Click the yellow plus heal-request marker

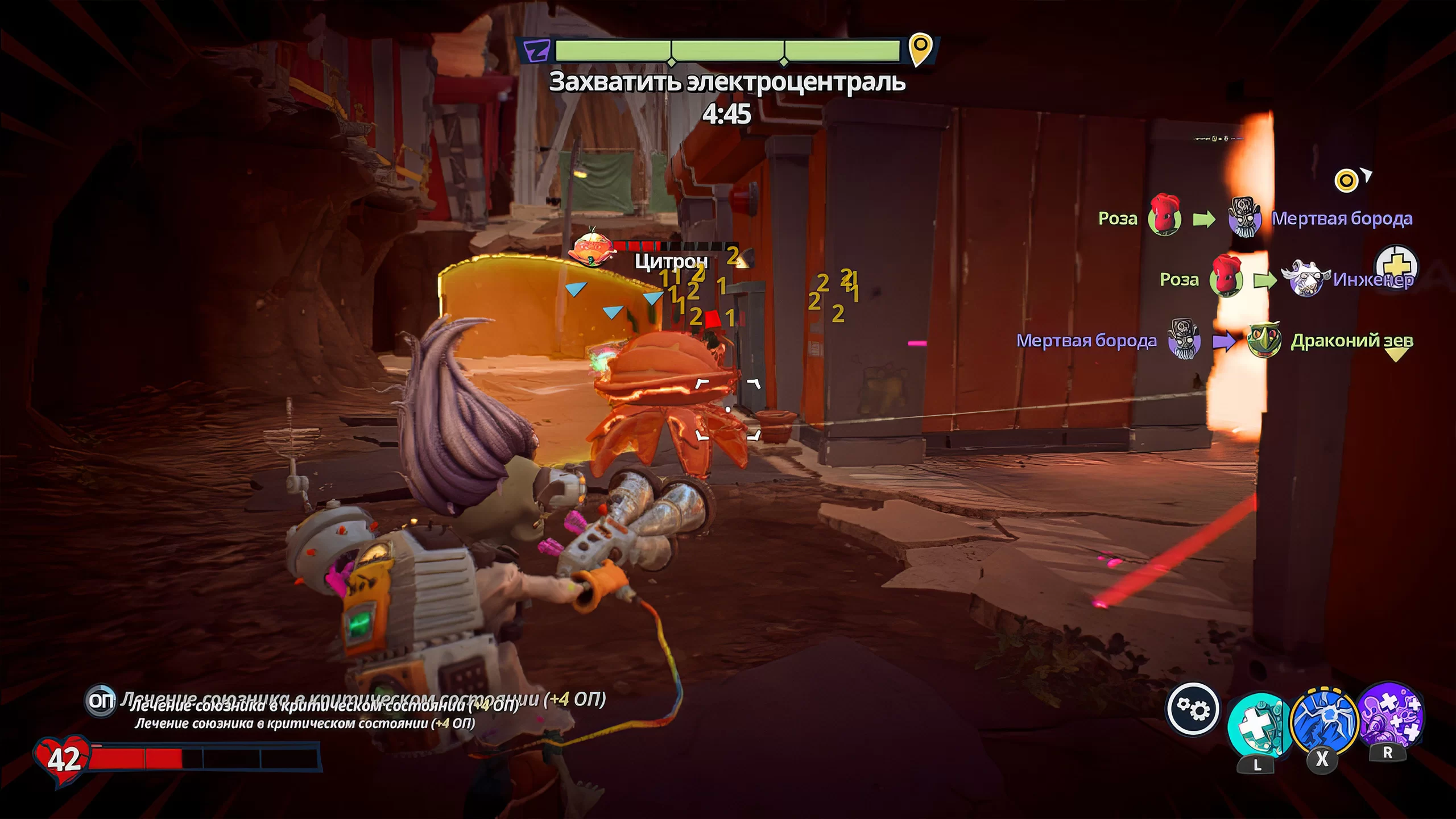[1396, 266]
